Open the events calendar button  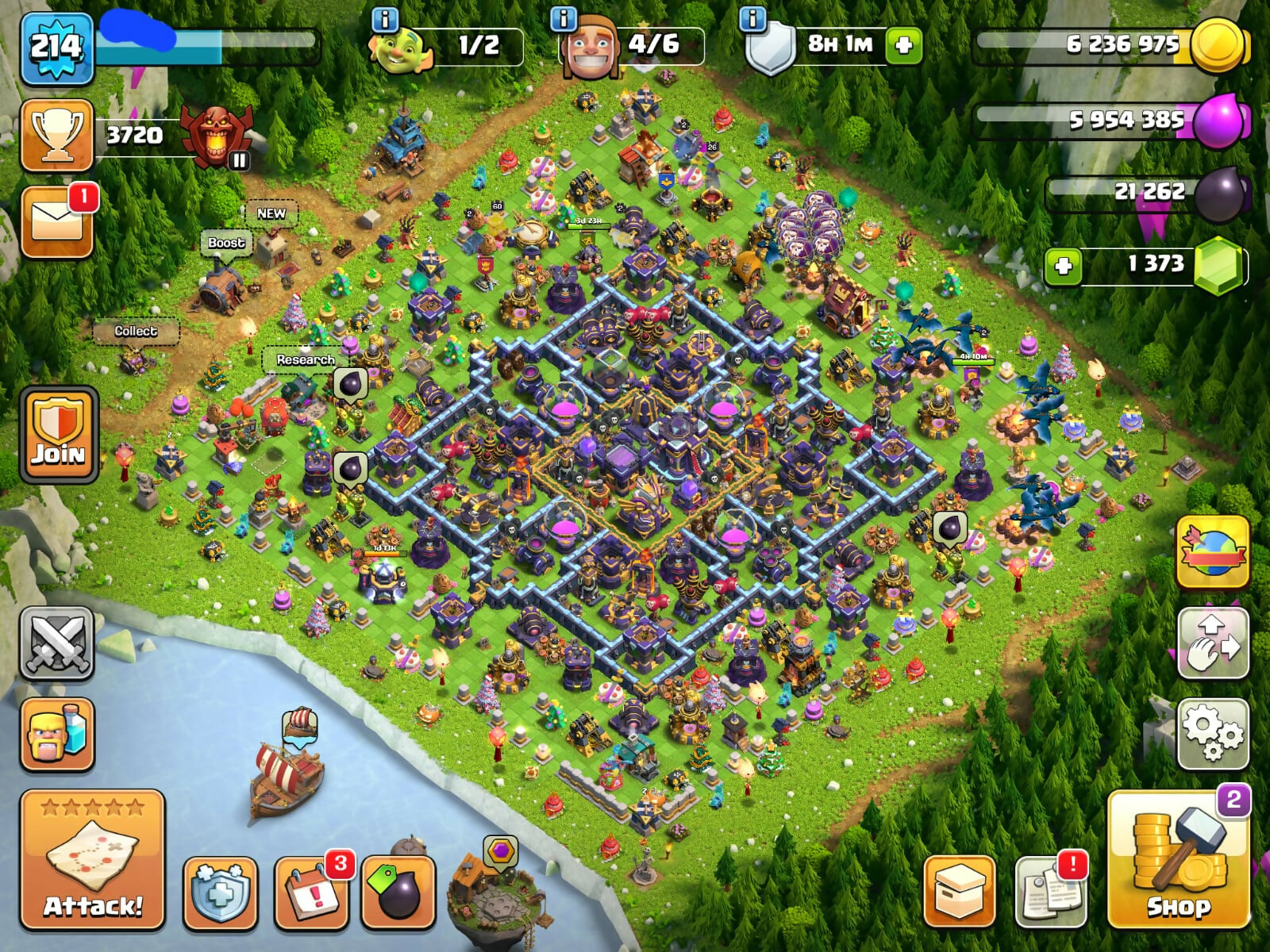point(312,892)
